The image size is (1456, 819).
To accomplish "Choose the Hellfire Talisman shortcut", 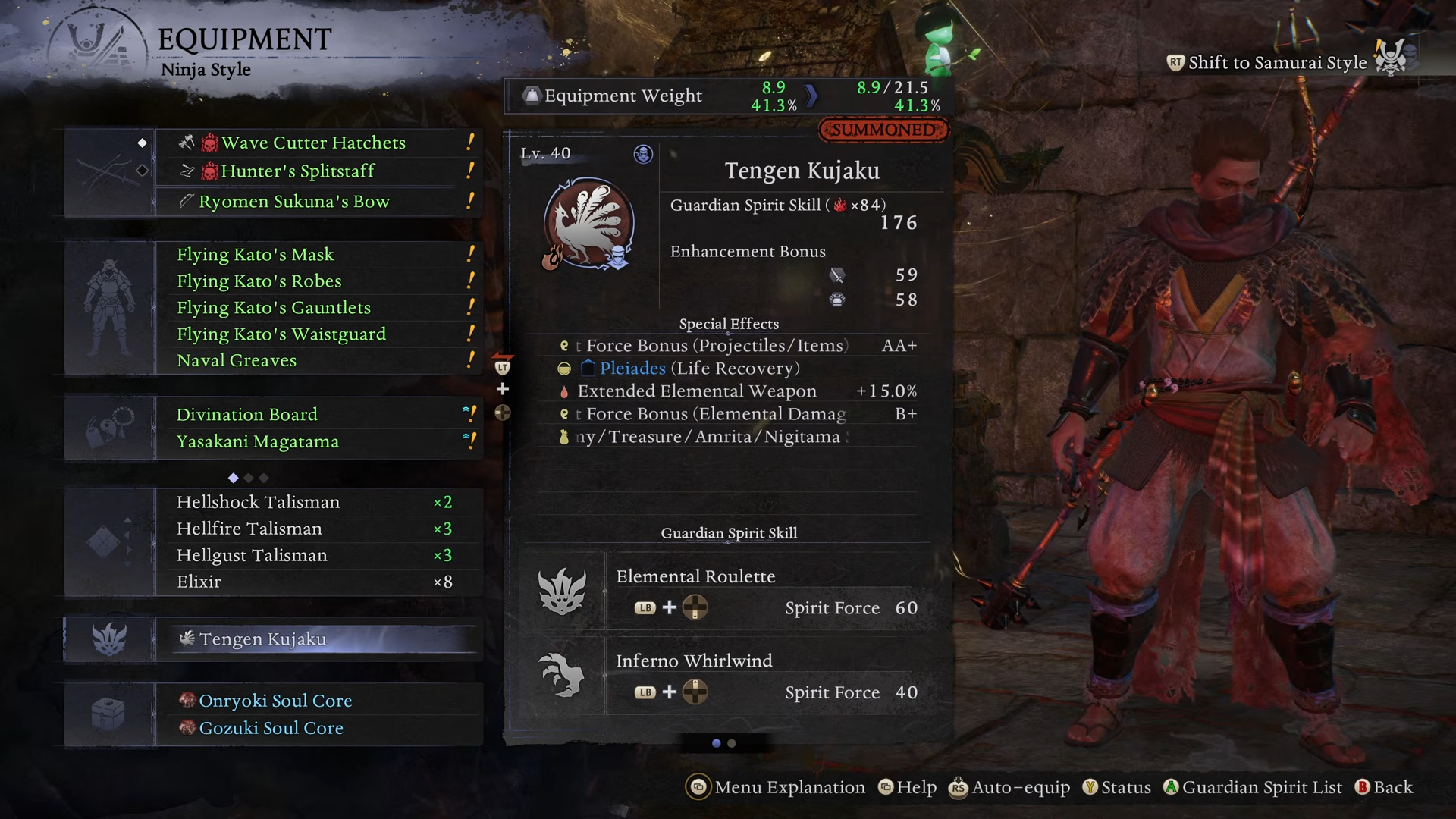I will tap(249, 529).
